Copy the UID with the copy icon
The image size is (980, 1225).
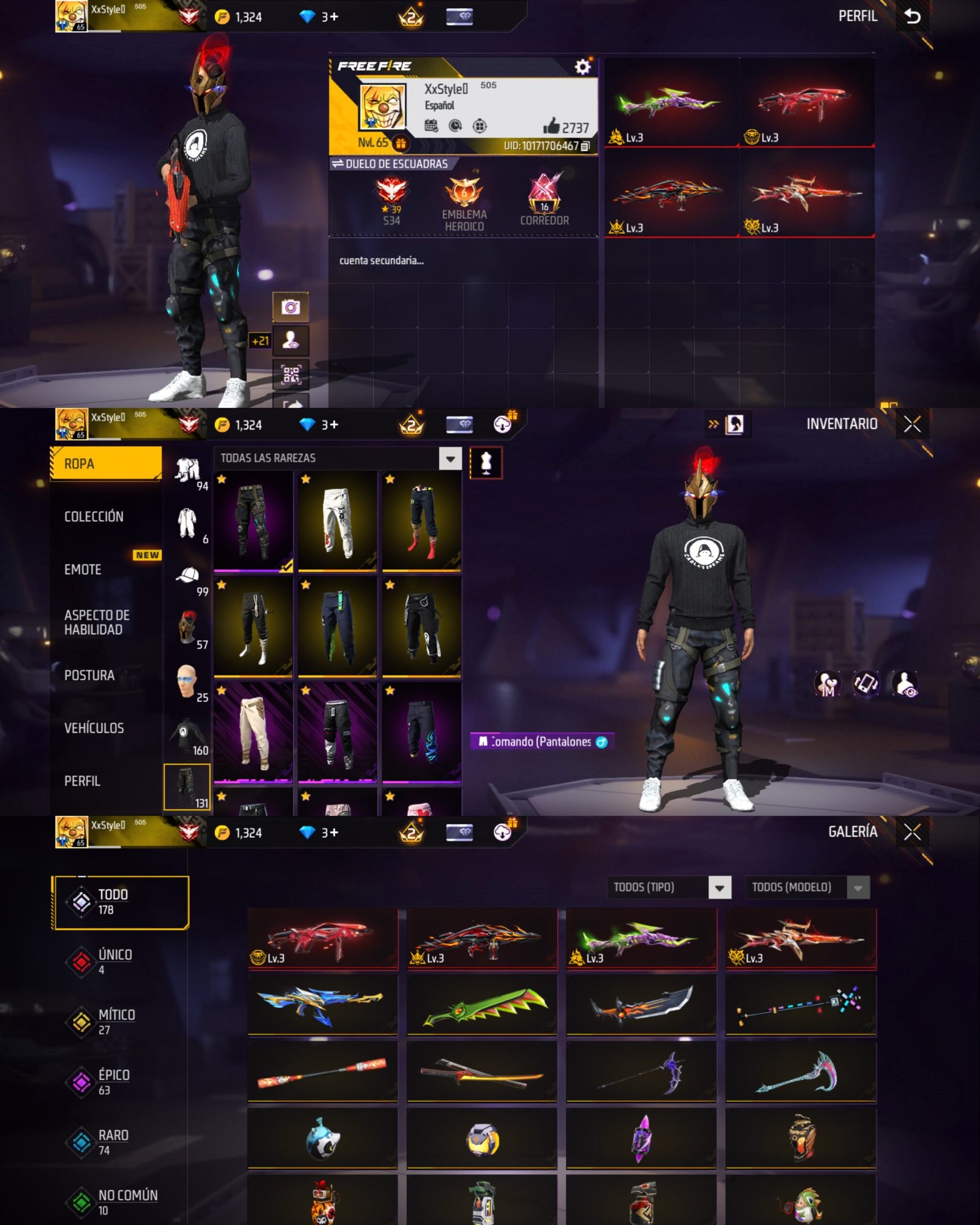[x=586, y=146]
